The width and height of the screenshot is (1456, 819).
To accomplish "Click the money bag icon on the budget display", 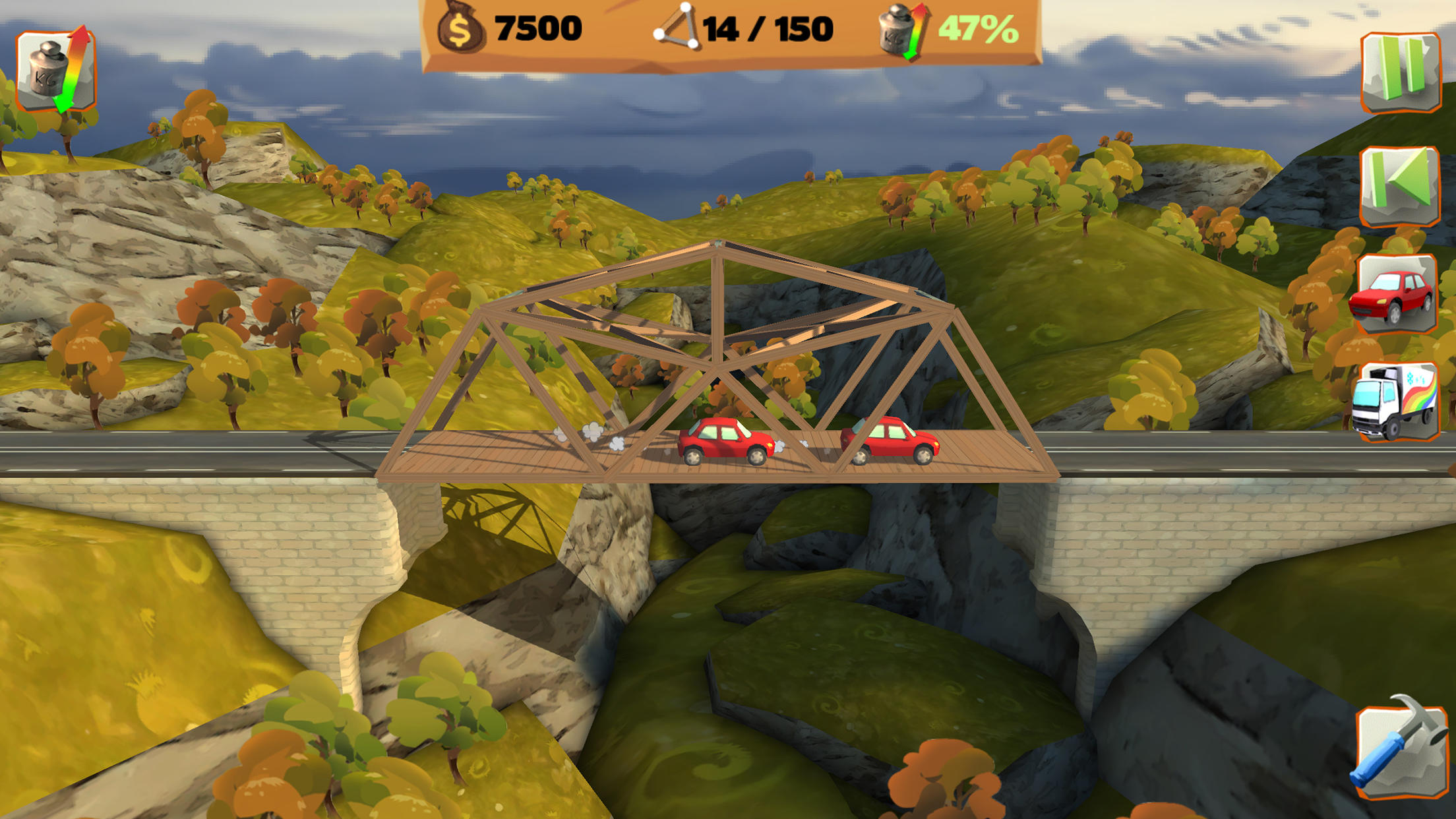I will [460, 28].
